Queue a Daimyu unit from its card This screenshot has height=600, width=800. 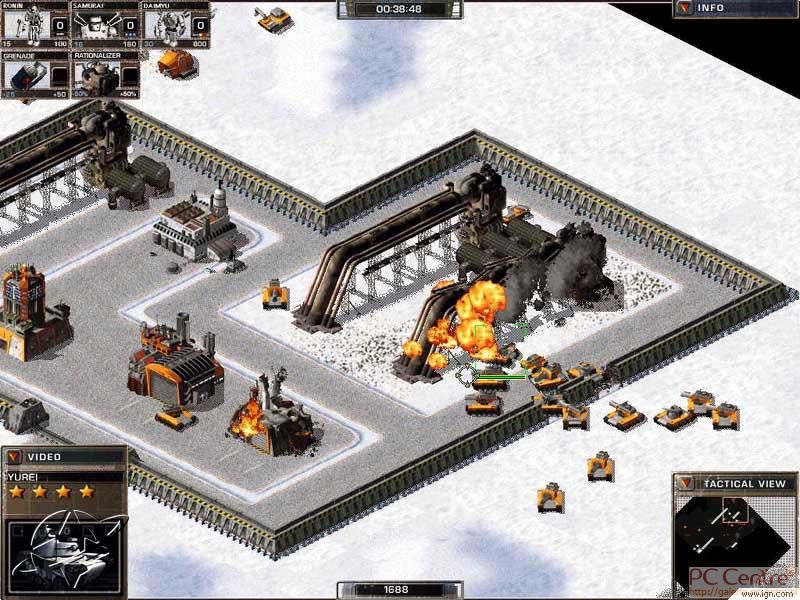tap(175, 24)
